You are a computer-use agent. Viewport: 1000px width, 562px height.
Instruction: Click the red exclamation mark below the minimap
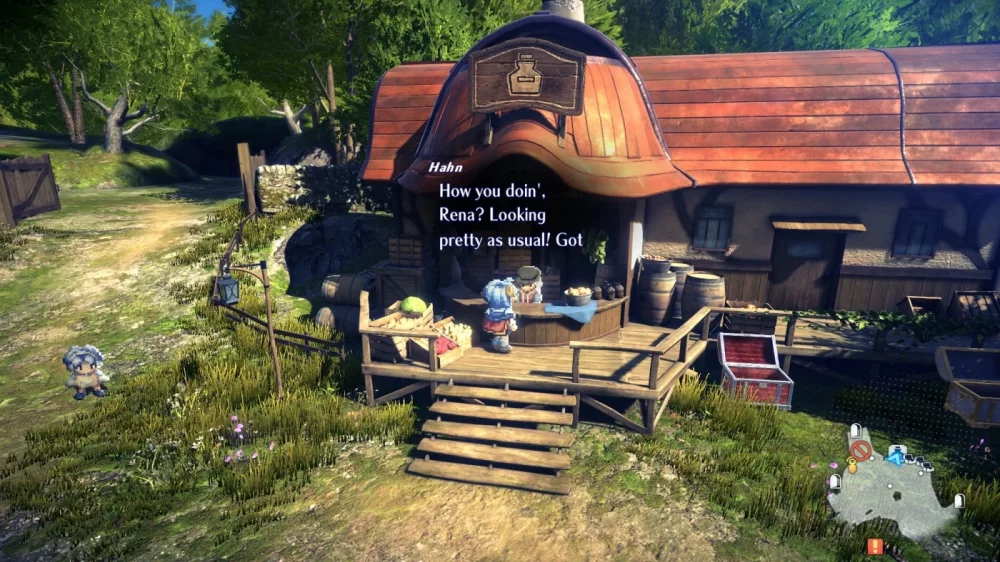tap(875, 546)
